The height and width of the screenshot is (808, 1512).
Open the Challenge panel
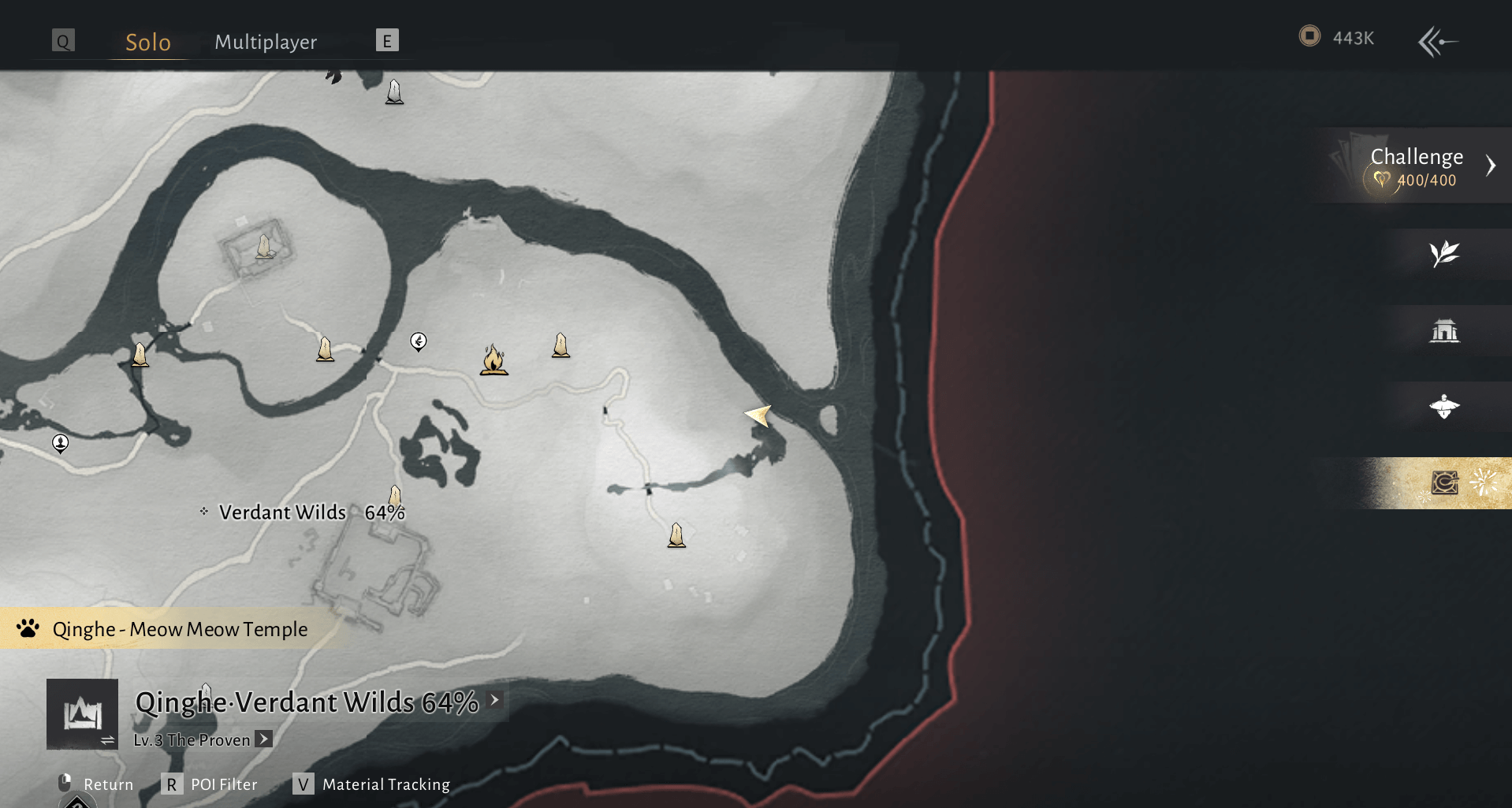[1417, 166]
